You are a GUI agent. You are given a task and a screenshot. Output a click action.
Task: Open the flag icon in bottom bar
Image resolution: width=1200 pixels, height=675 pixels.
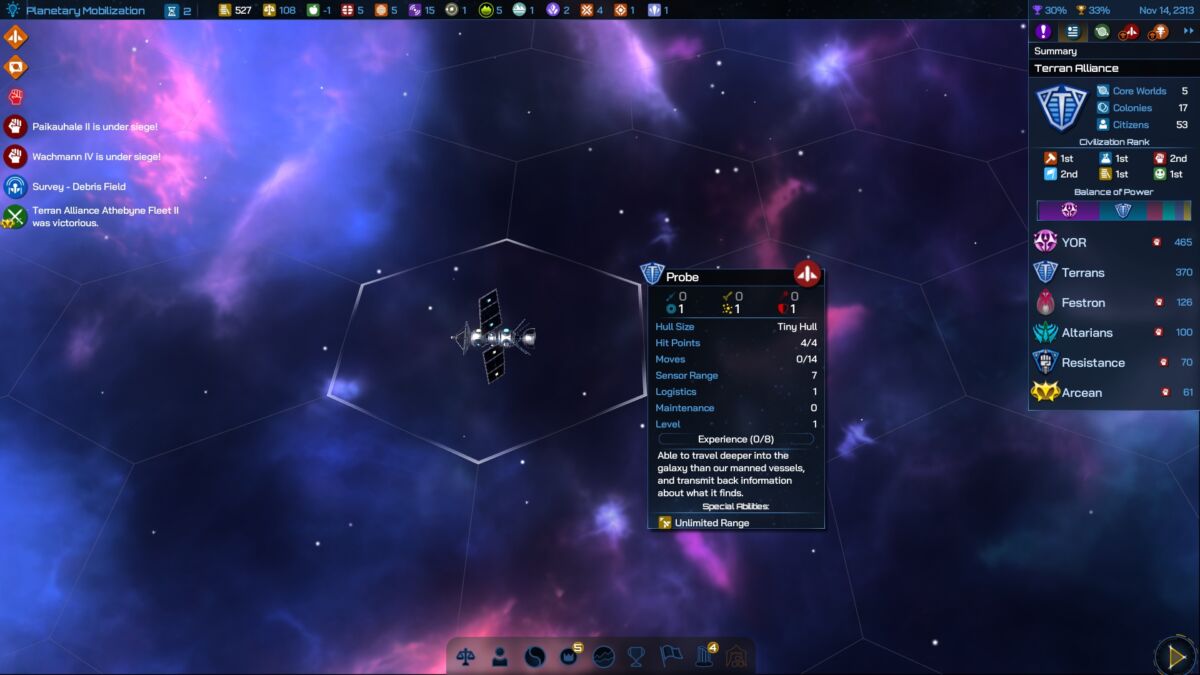click(x=670, y=656)
